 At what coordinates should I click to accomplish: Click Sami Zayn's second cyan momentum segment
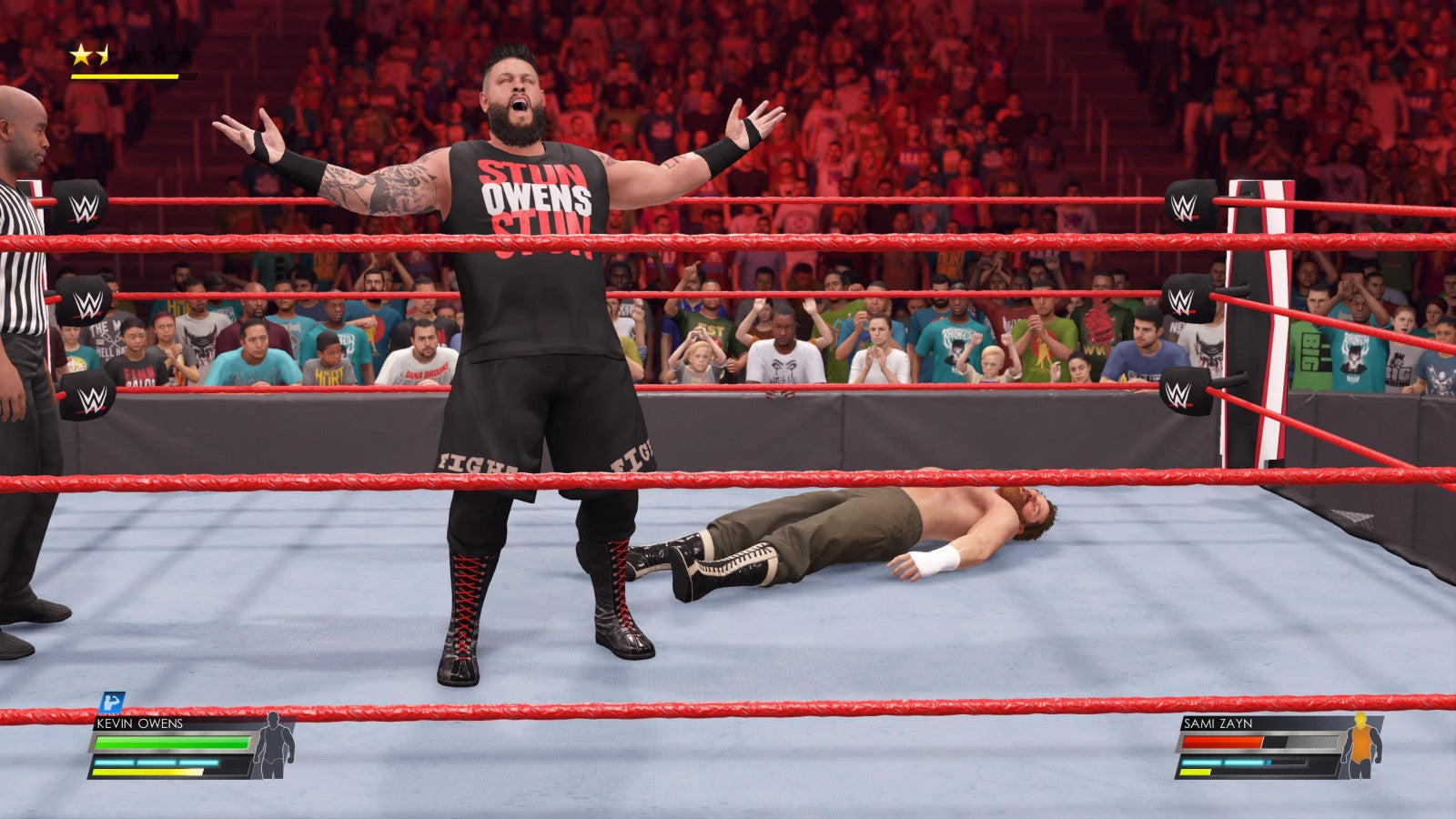click(x=1245, y=762)
